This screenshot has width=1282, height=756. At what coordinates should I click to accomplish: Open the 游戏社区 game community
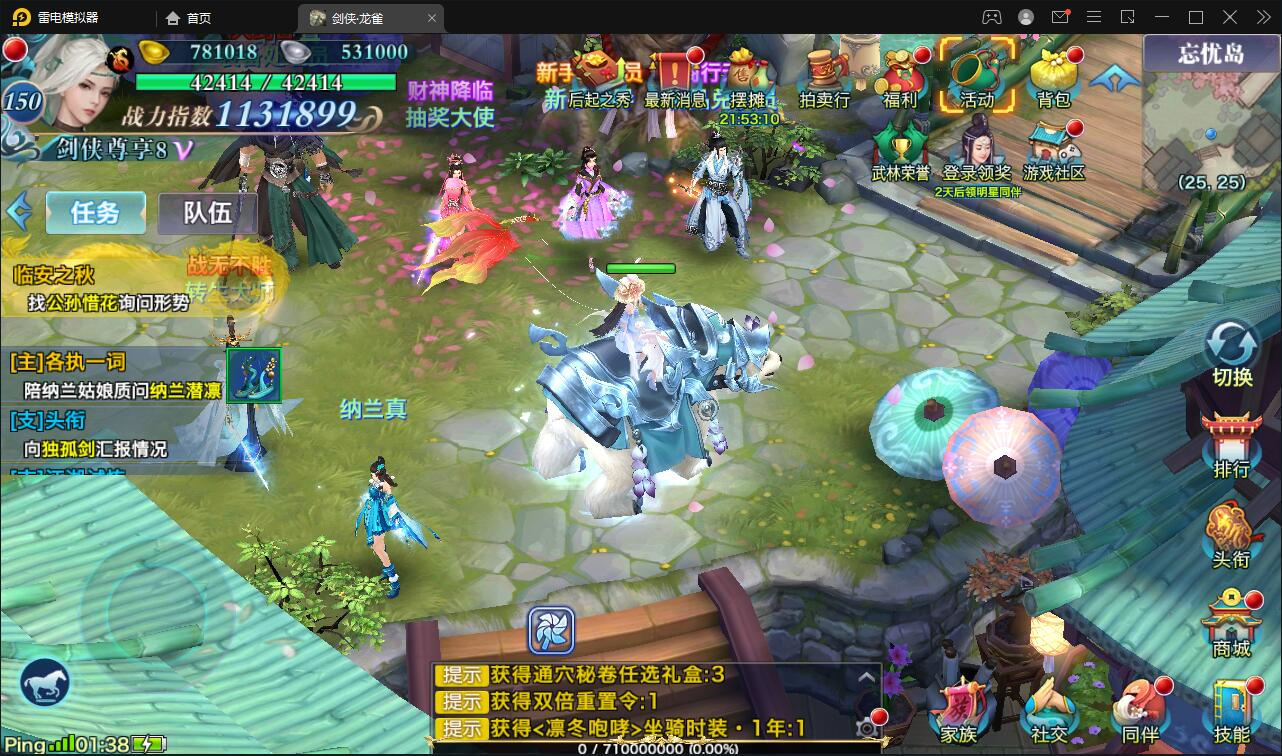coord(1054,152)
